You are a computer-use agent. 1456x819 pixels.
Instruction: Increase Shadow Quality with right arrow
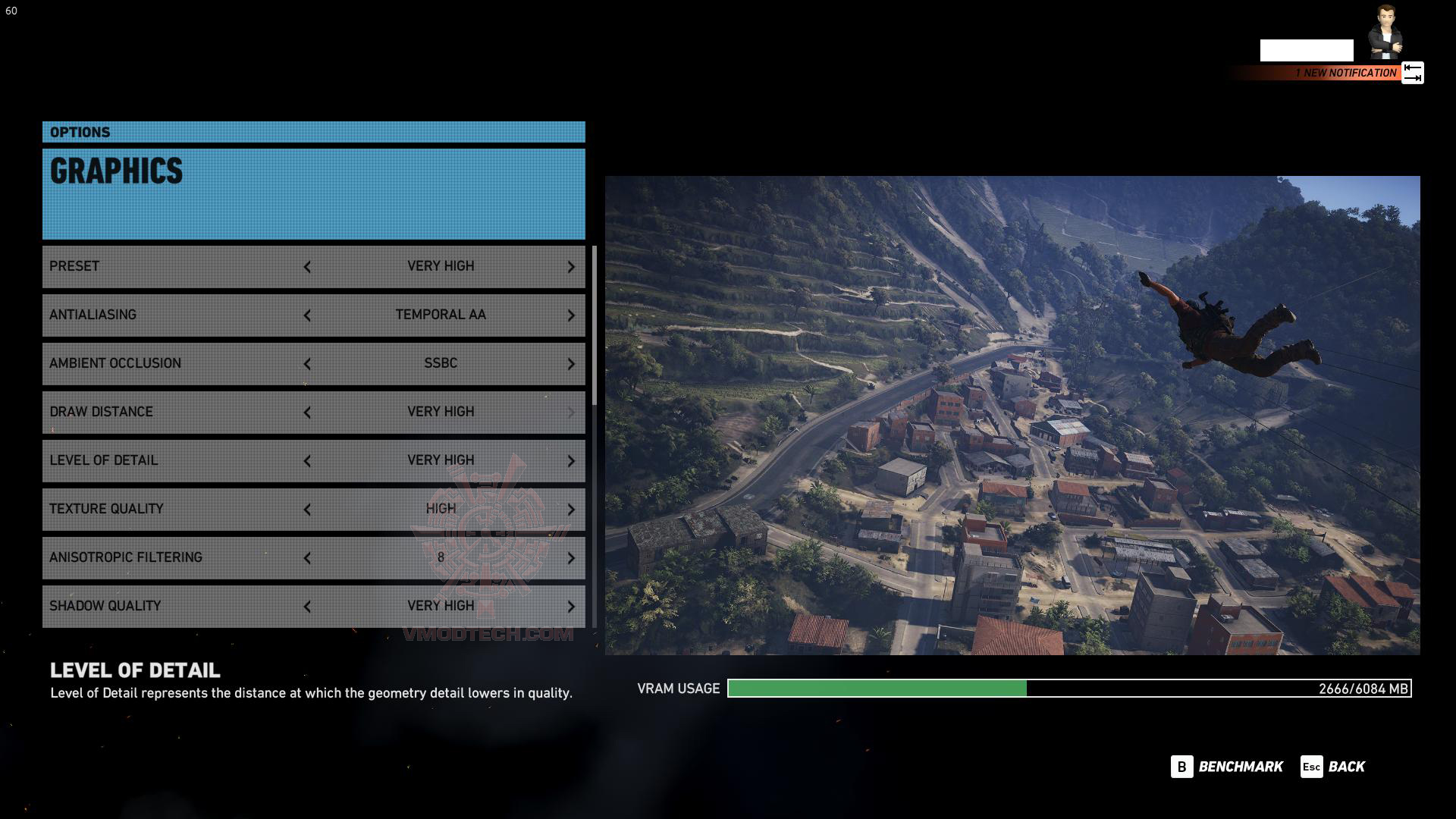click(571, 607)
